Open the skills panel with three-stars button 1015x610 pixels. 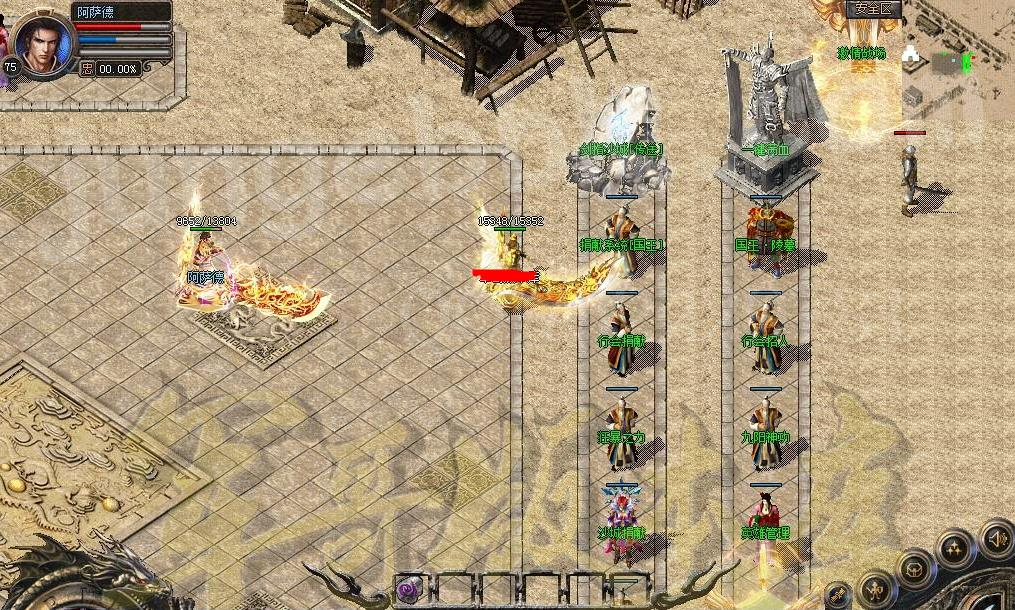(x=955, y=548)
